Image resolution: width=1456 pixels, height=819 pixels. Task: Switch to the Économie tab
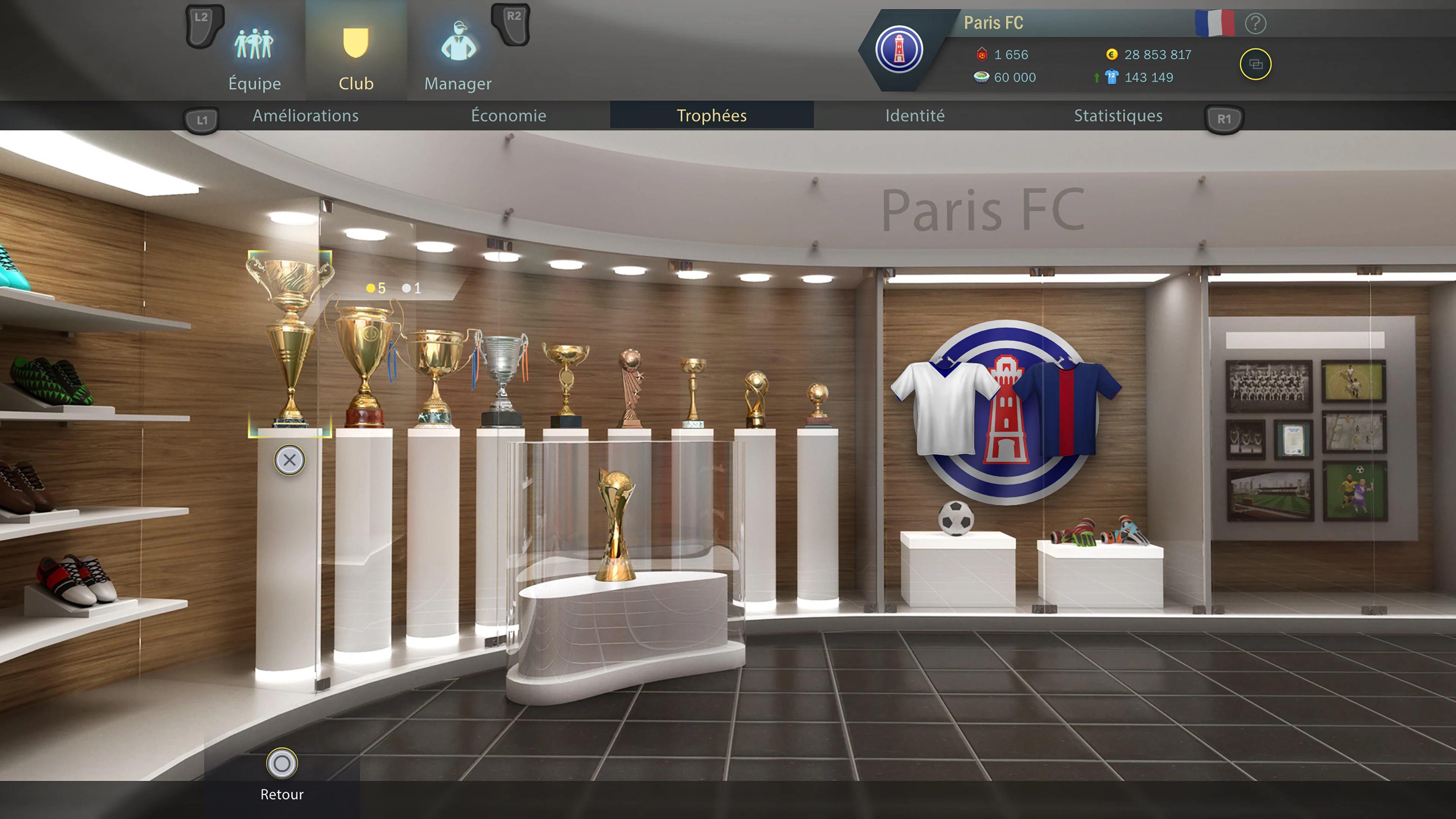tap(509, 116)
